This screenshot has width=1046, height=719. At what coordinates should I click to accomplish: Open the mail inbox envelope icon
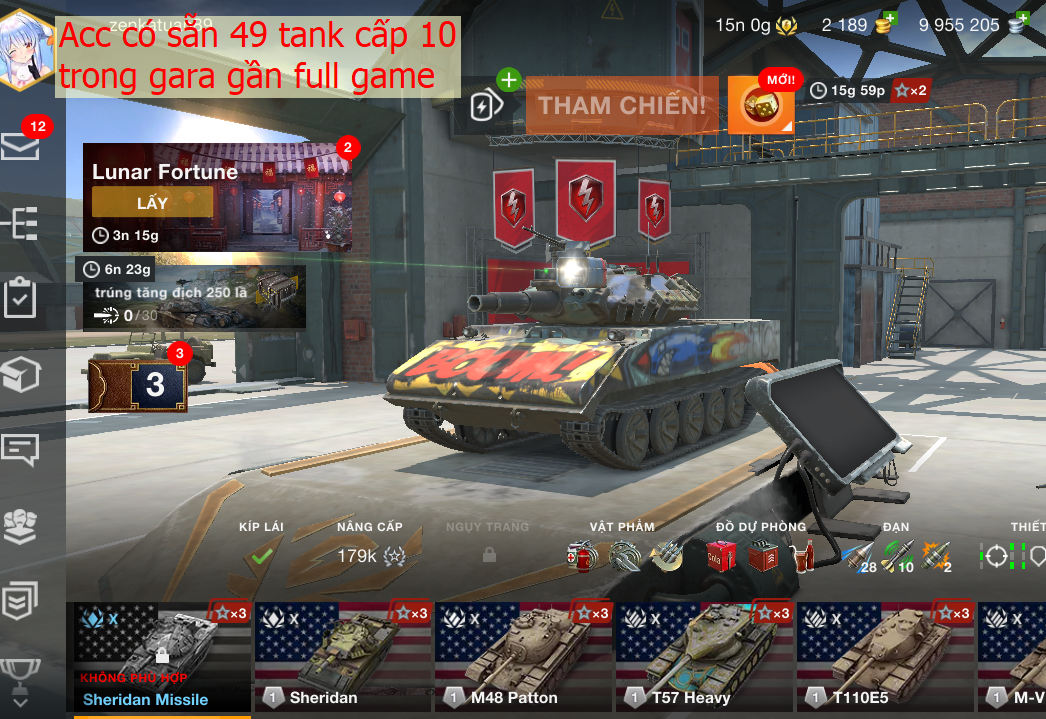point(21,147)
